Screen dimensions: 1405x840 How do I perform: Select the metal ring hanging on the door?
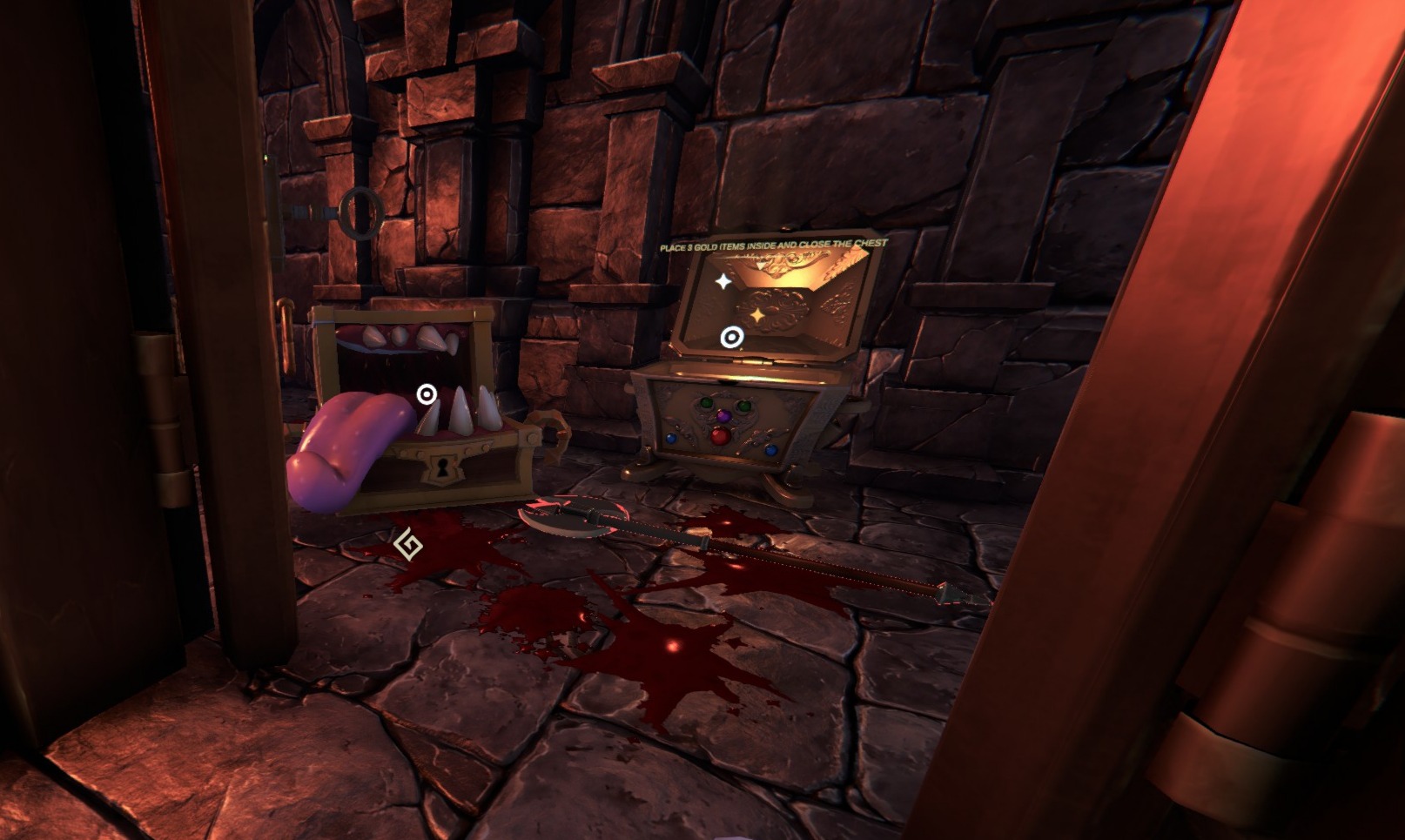point(361,213)
